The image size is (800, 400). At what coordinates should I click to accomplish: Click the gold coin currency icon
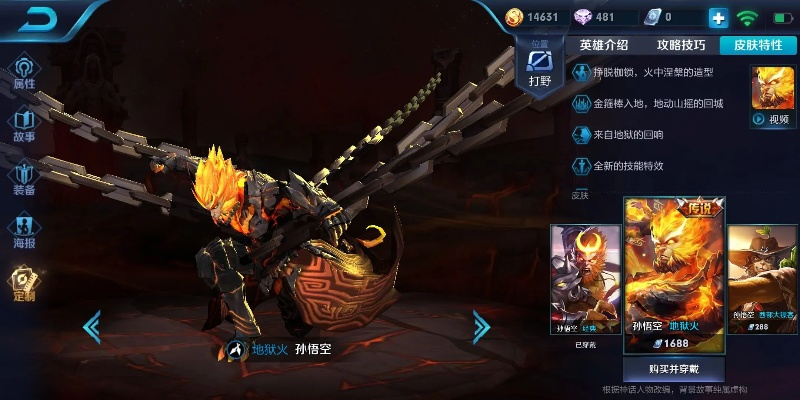514,17
